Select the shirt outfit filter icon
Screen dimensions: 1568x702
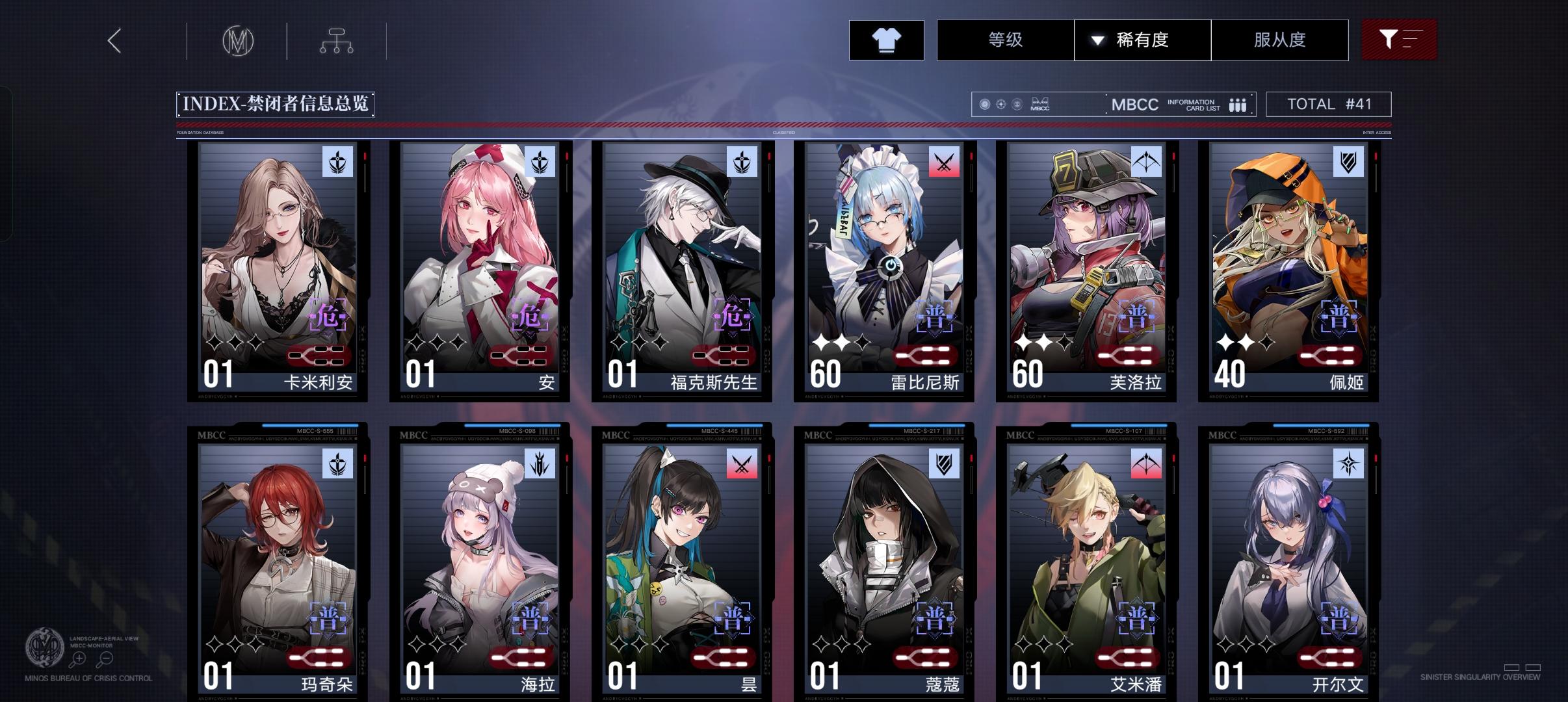(x=887, y=40)
